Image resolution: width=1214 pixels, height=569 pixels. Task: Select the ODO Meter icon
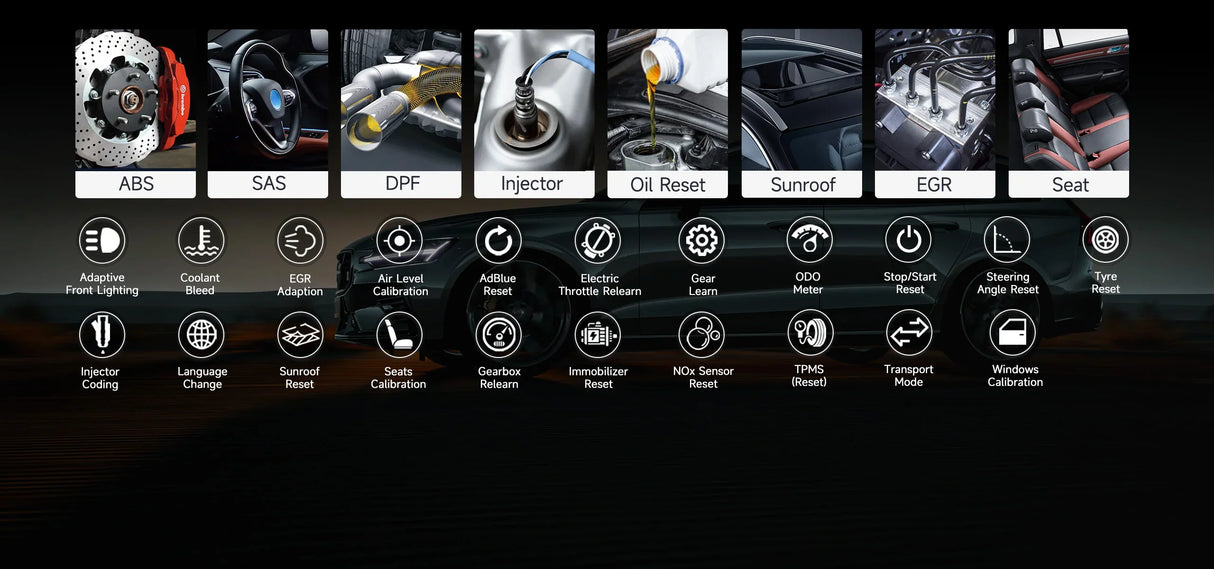click(x=809, y=240)
